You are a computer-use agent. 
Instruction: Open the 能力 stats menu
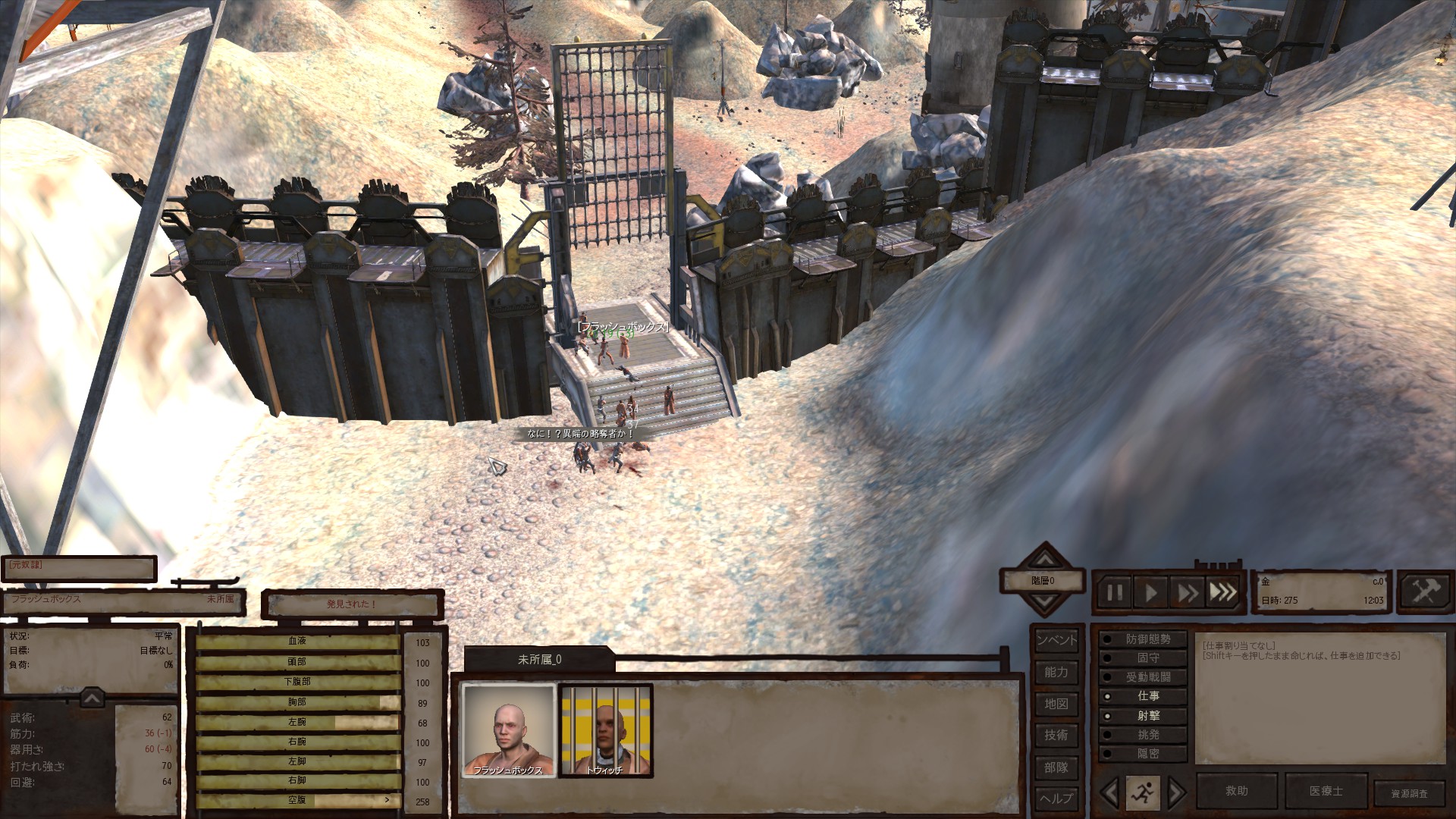pos(1056,672)
